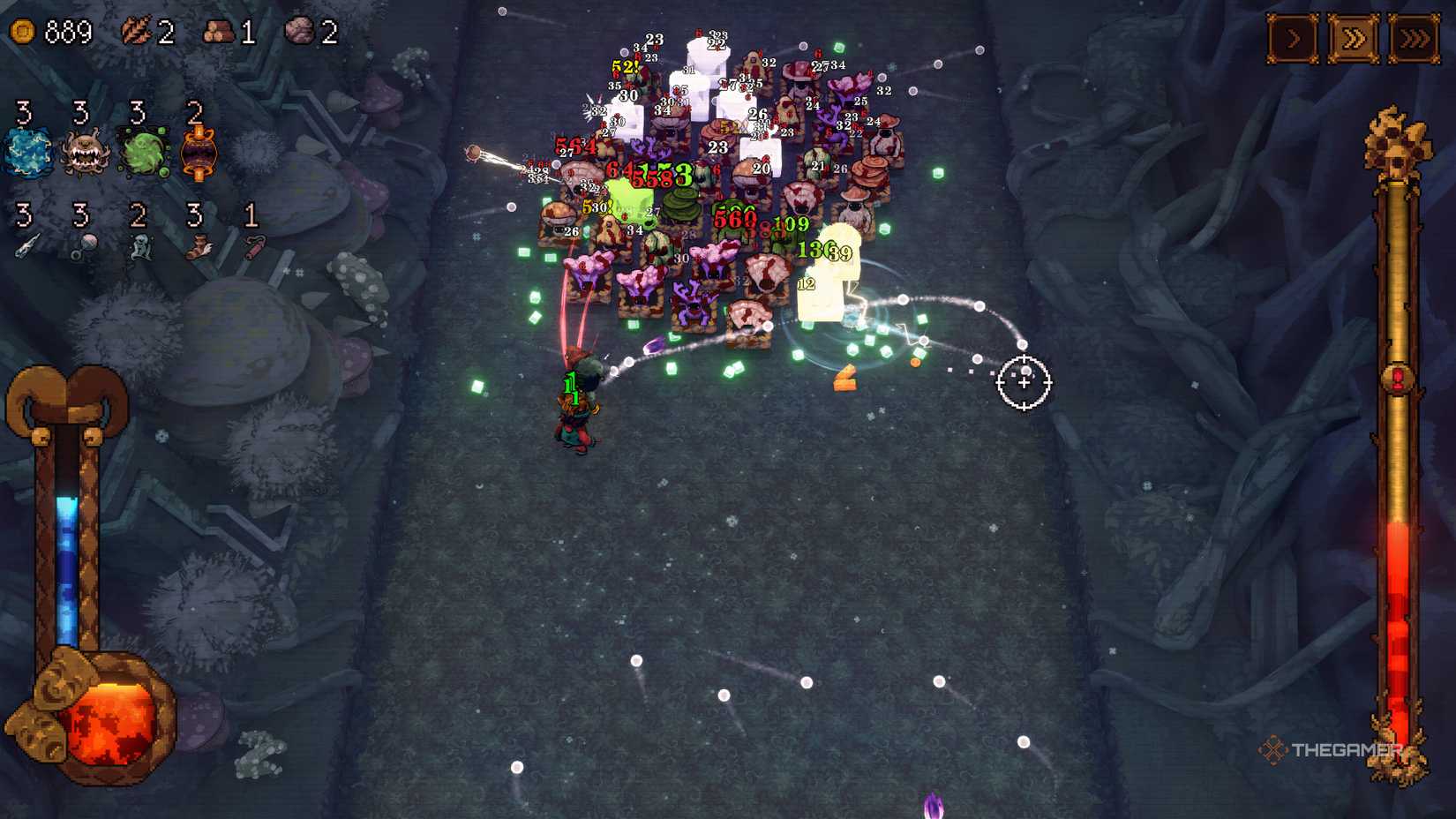Click the boot item icon
Viewport: 1456px width, 819px height.
tap(196, 247)
